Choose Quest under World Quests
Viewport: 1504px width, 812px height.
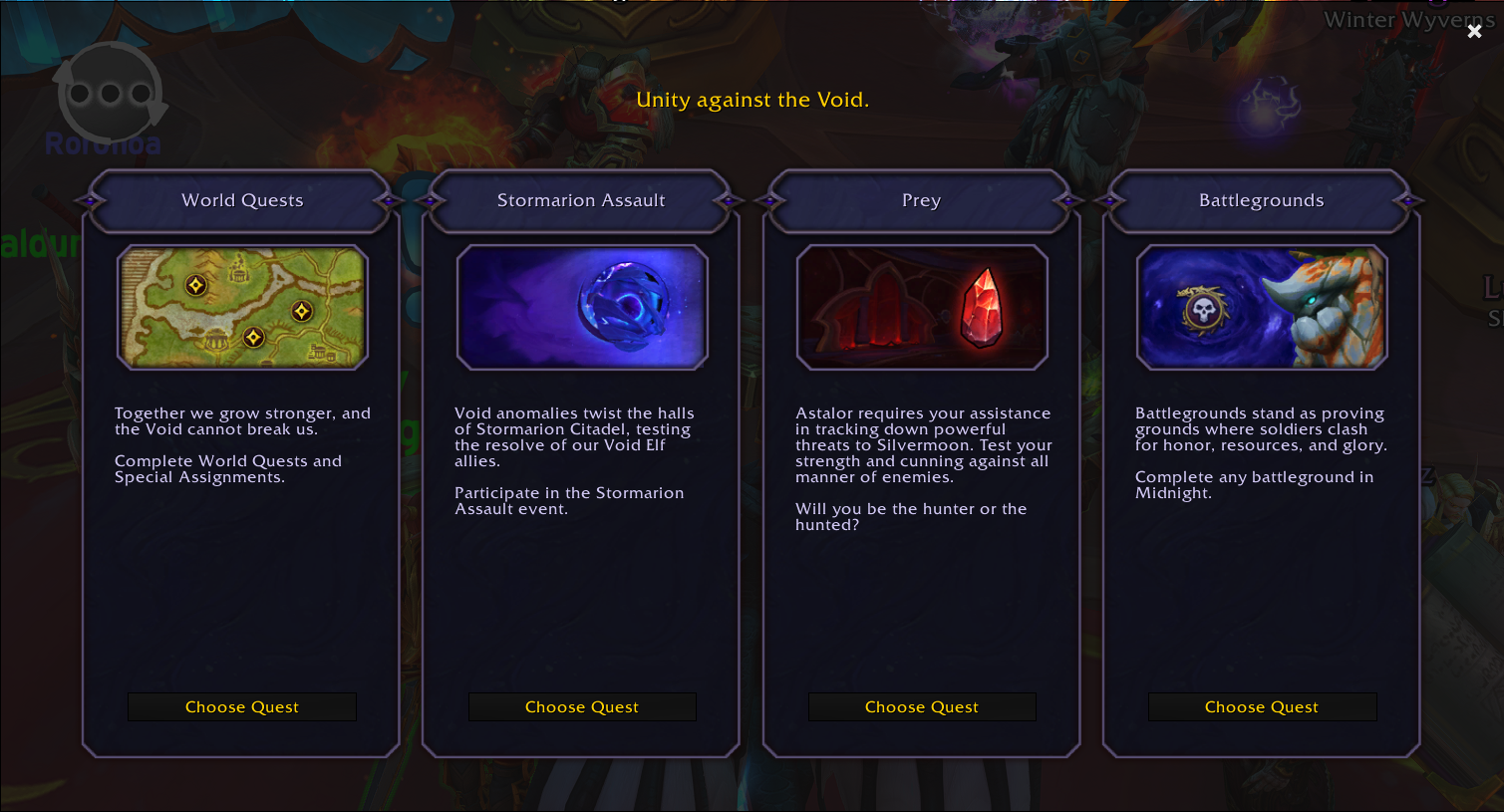coord(241,706)
